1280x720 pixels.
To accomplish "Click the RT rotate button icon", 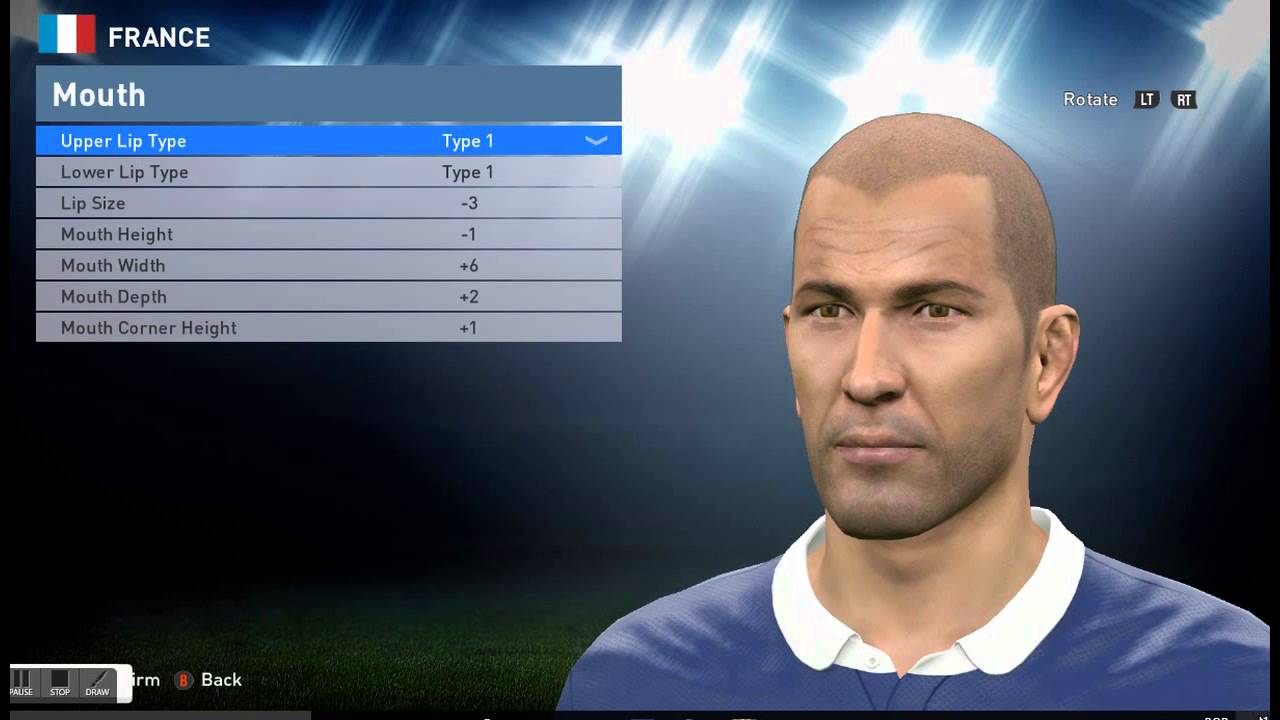I will click(x=1184, y=100).
